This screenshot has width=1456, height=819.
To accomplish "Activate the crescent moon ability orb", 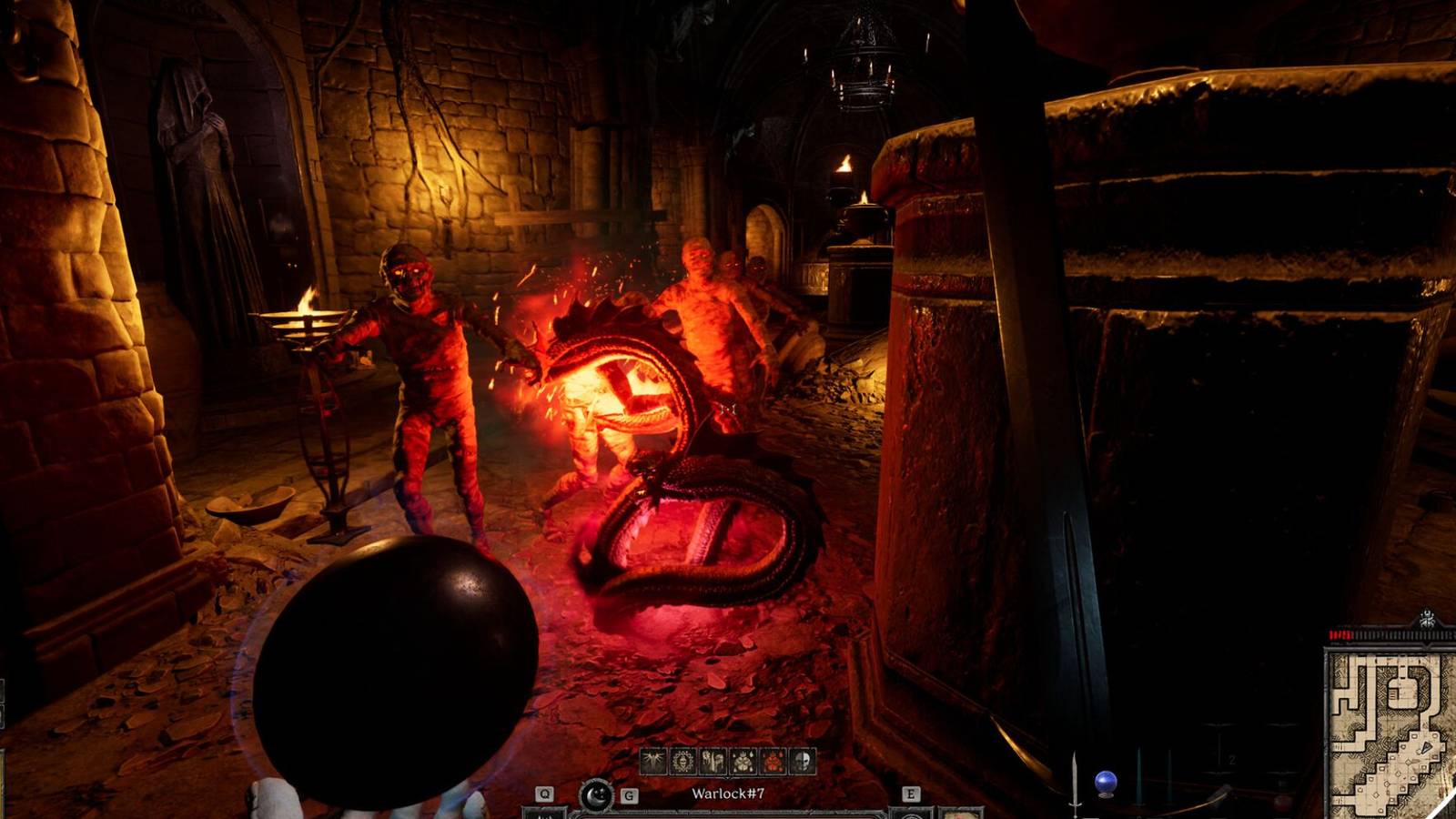I will point(597,795).
